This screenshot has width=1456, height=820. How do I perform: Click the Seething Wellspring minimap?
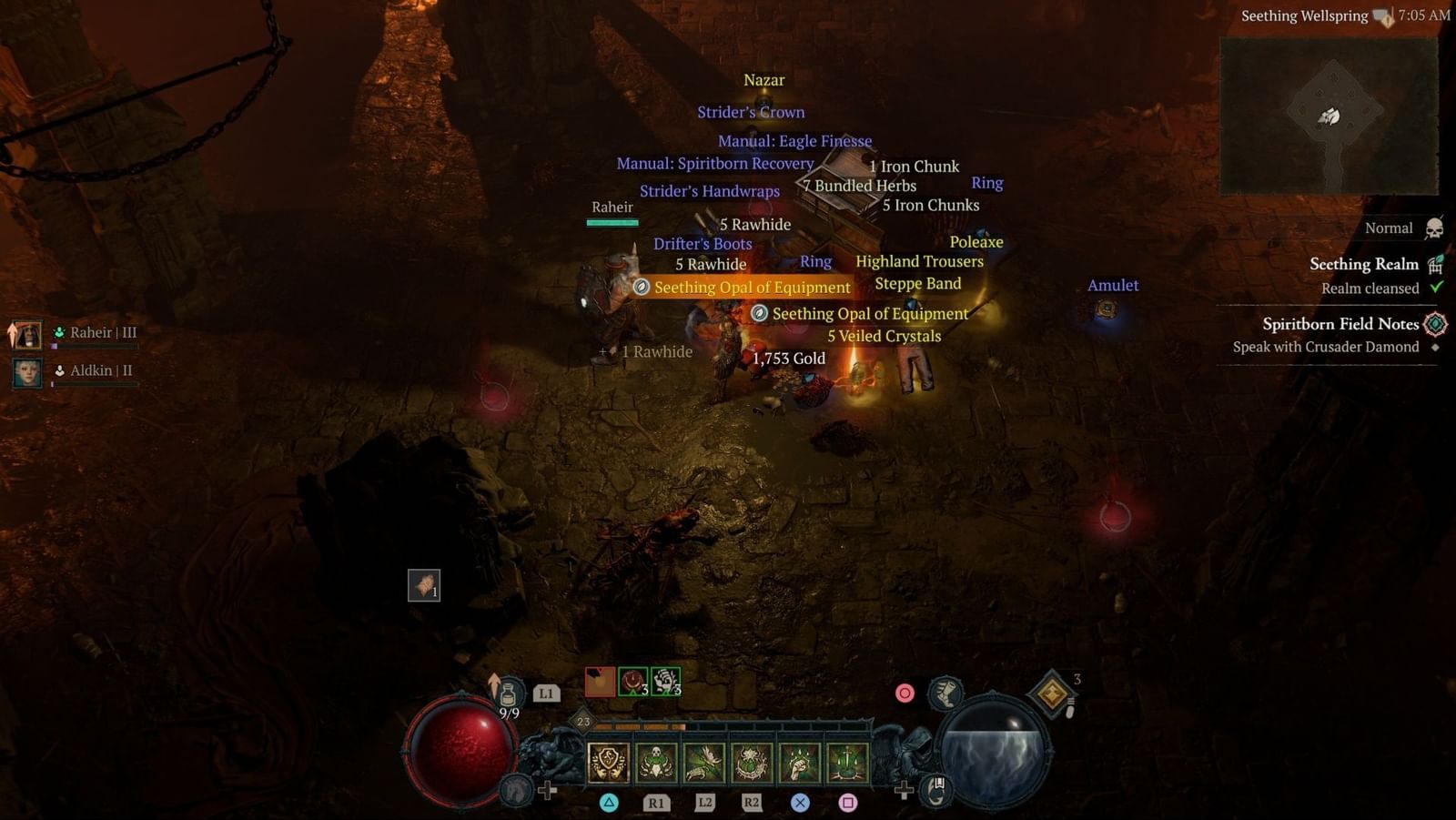1329,118
